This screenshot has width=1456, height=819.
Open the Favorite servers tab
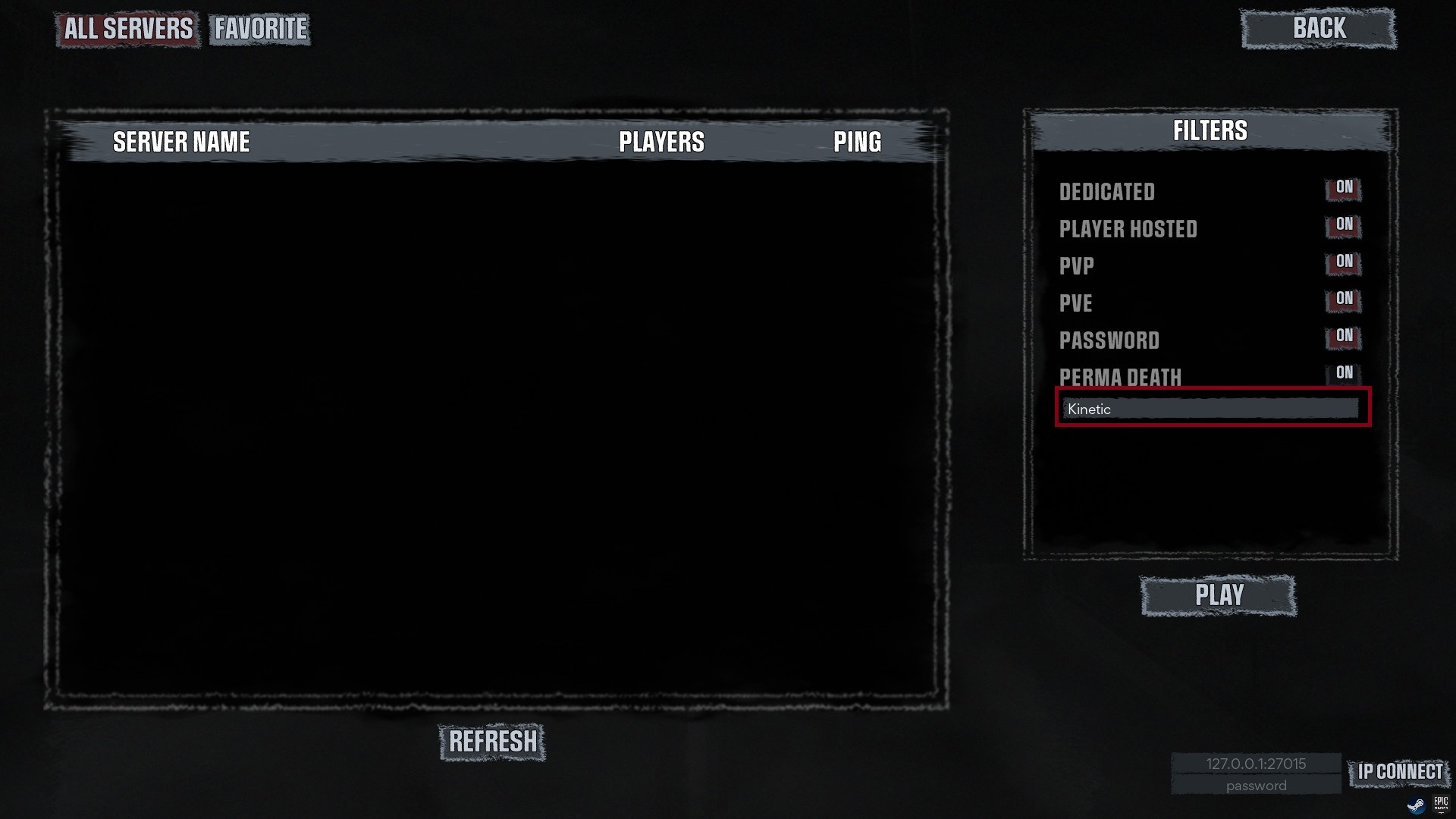coord(260,29)
